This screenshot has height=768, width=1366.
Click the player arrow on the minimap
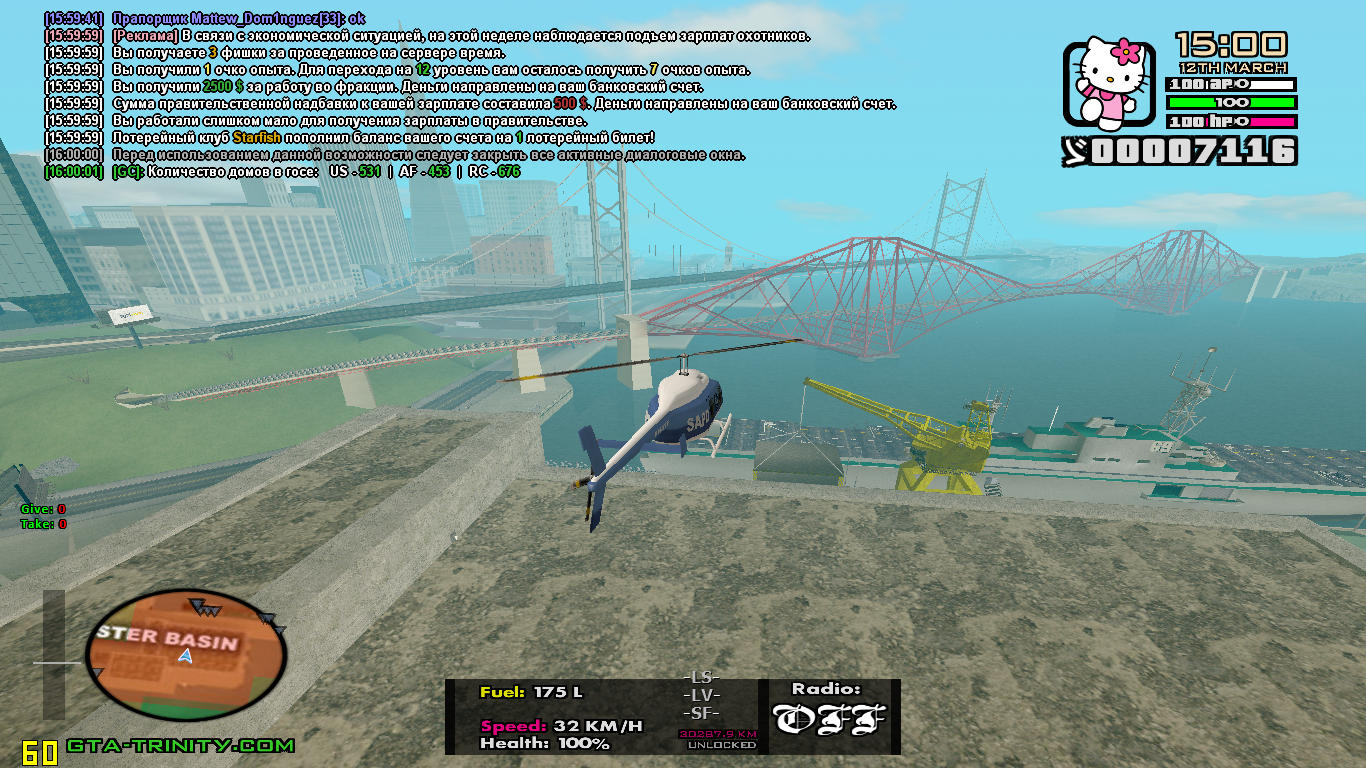[185, 655]
